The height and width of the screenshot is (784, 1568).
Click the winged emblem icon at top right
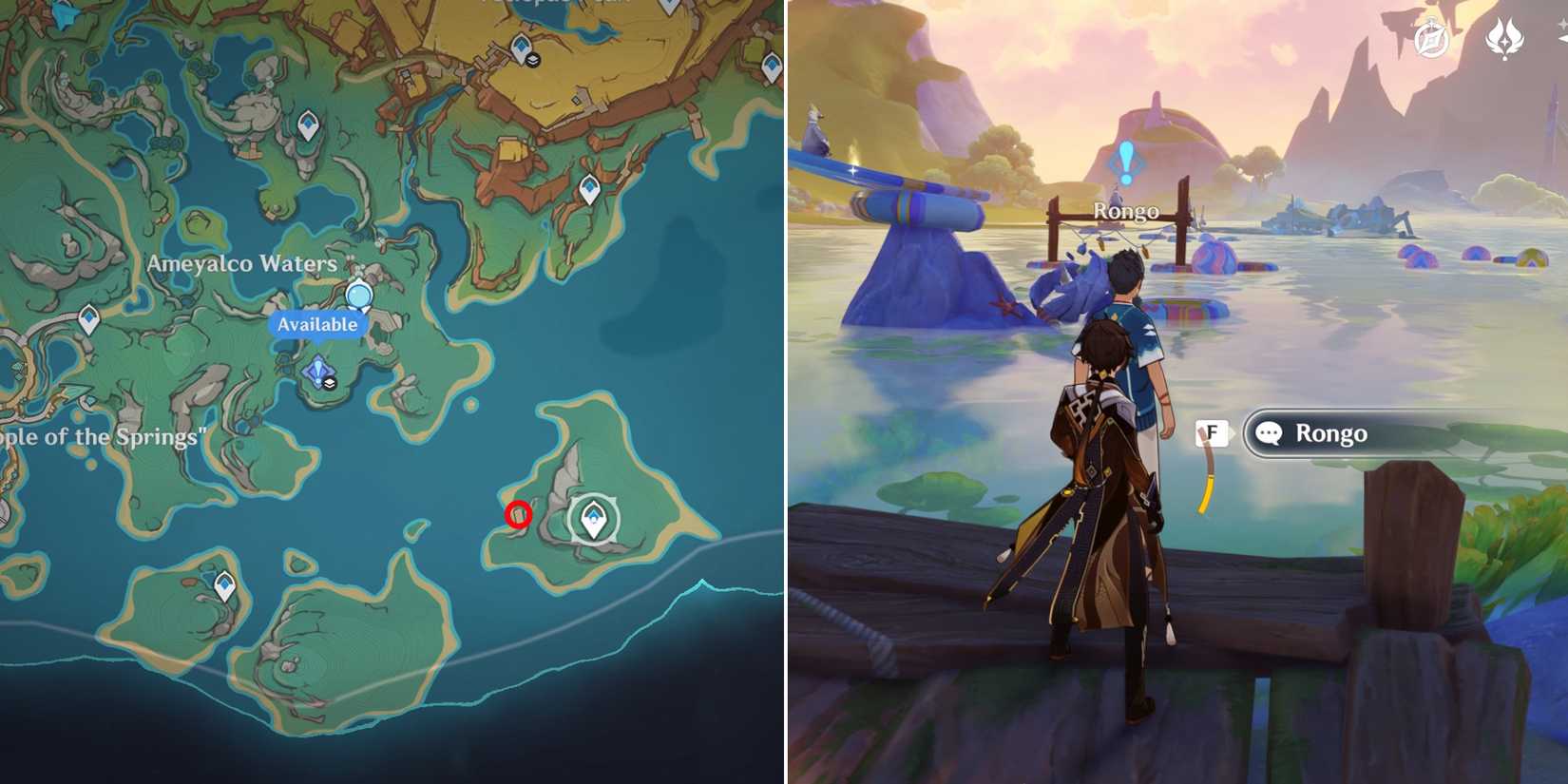pyautogui.click(x=1505, y=38)
